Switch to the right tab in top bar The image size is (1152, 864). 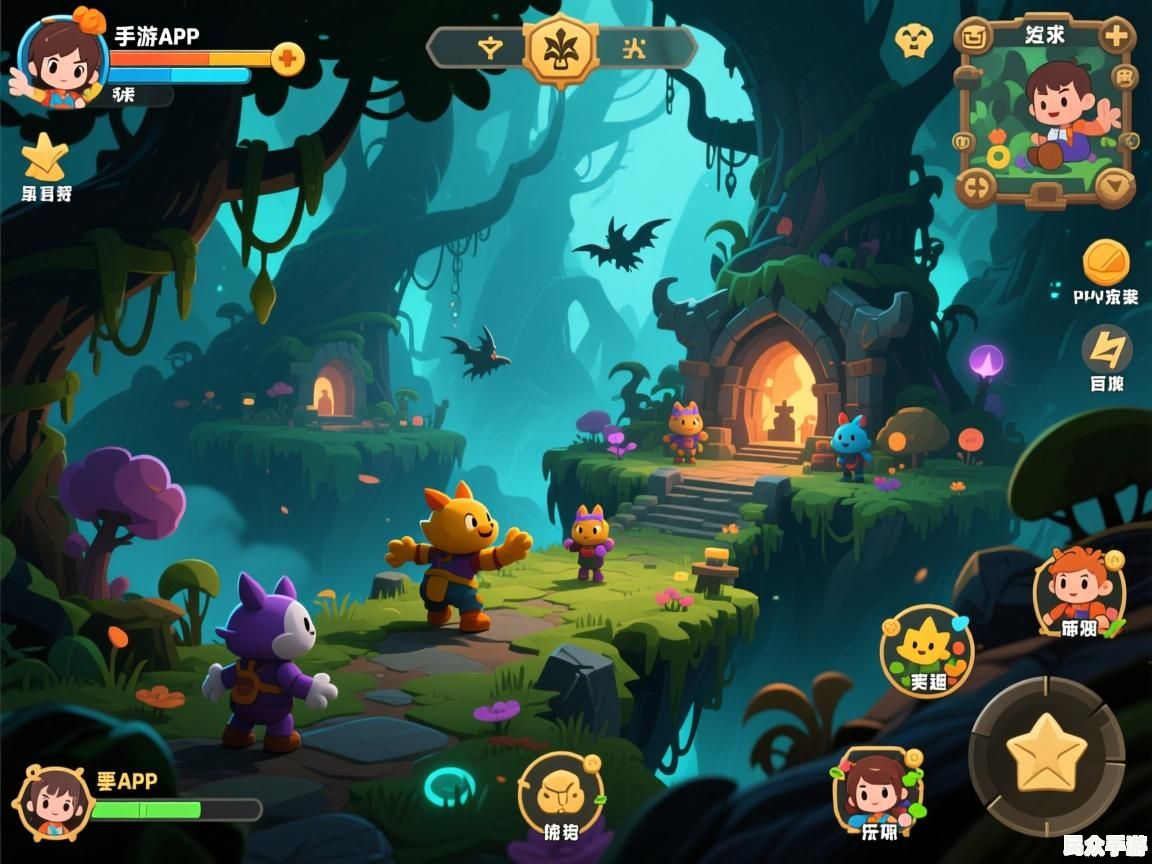(634, 48)
